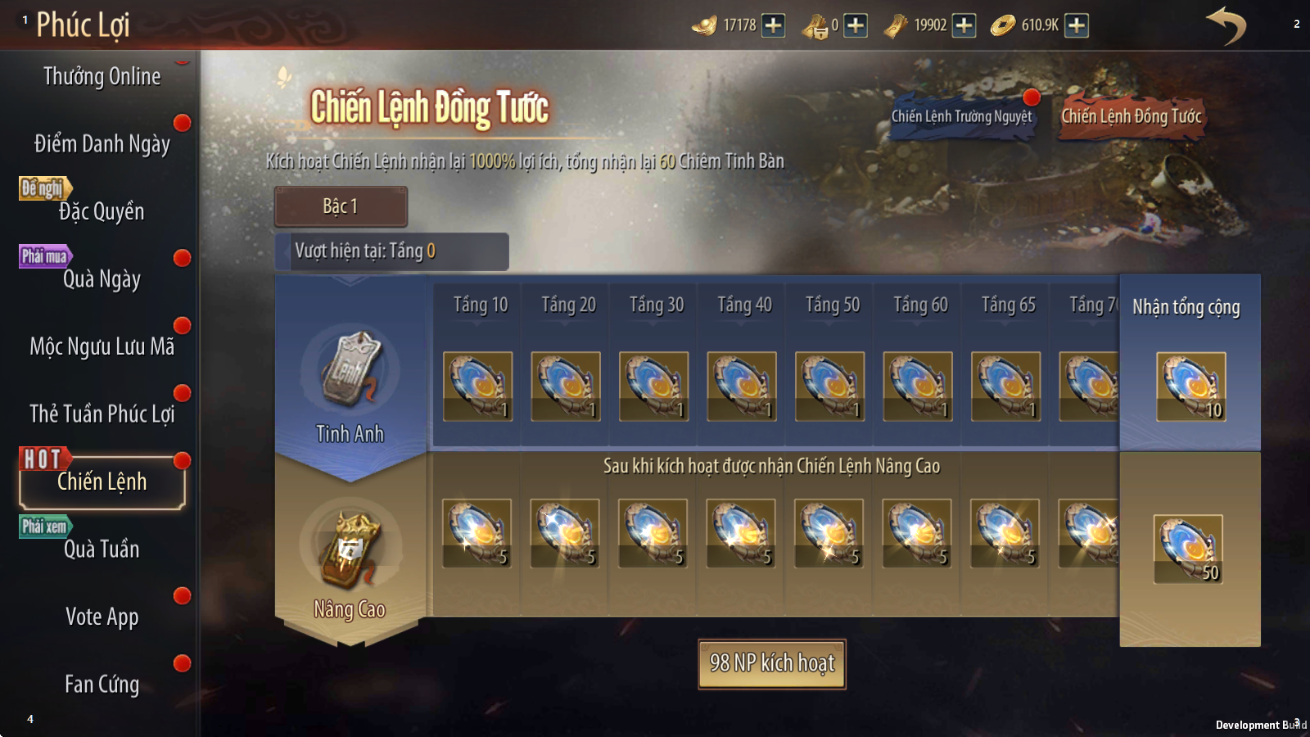This screenshot has height=737, width=1310.
Task: Open Mộc Ngưu Lưu Mã menu
Action: (101, 347)
